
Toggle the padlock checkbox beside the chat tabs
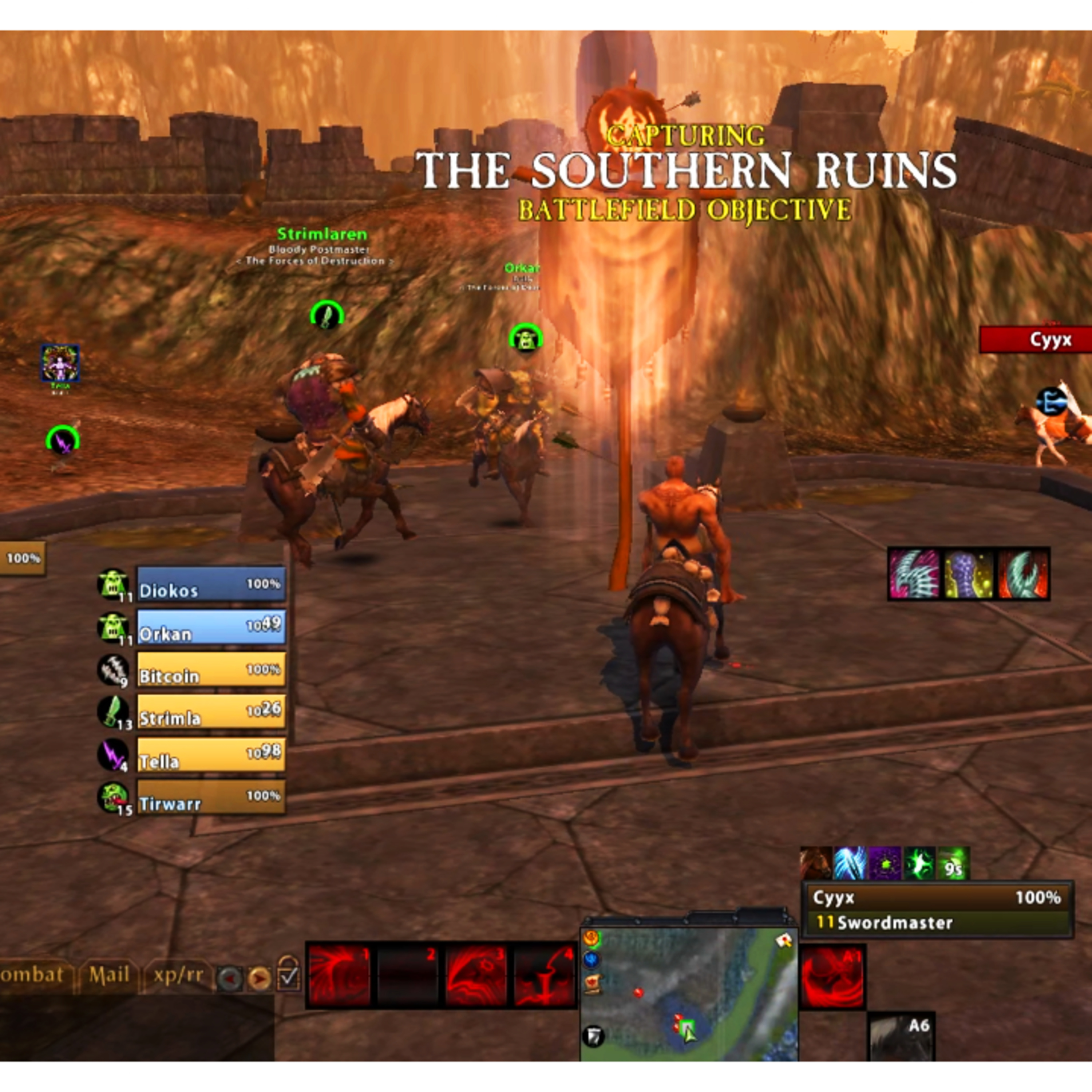[288, 974]
